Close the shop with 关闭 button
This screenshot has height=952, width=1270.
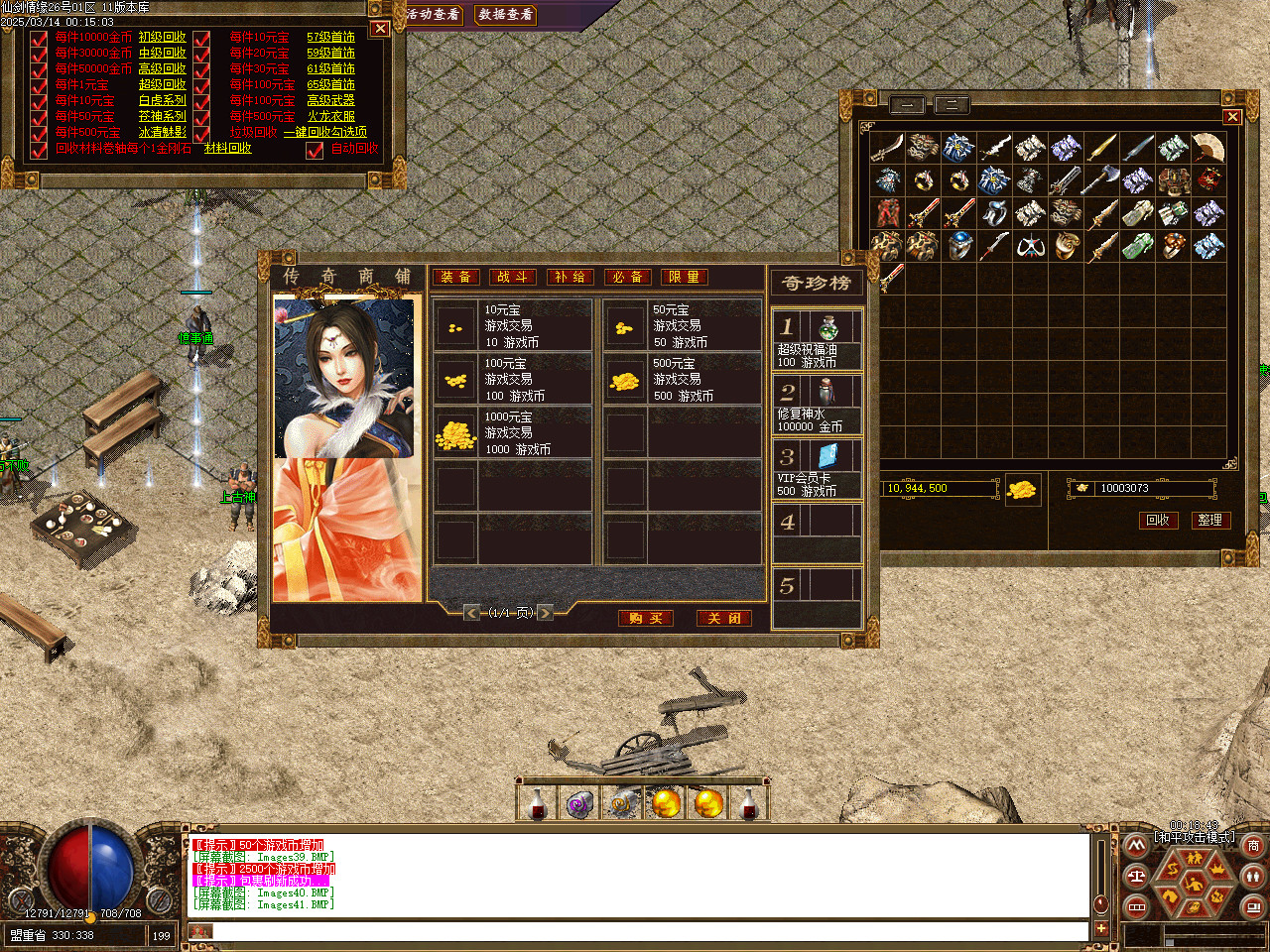723,618
